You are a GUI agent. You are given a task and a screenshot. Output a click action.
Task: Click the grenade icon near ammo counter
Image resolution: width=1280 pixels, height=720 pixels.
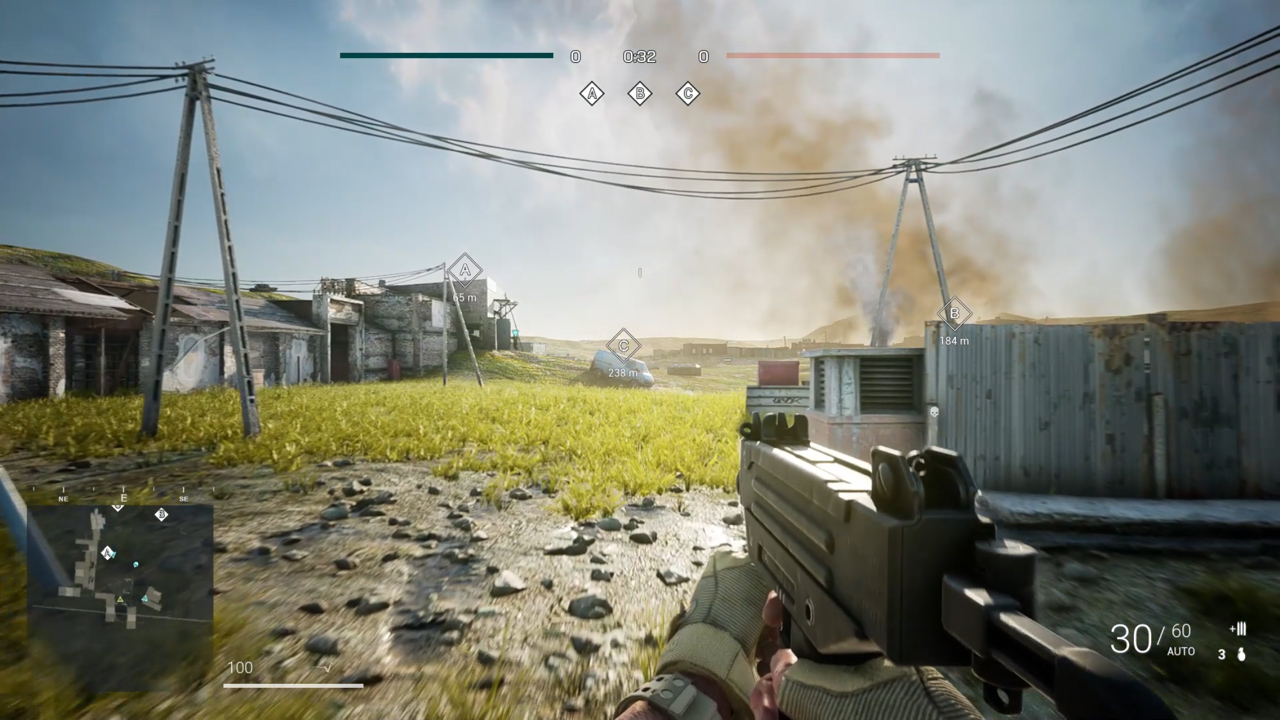(x=1241, y=655)
